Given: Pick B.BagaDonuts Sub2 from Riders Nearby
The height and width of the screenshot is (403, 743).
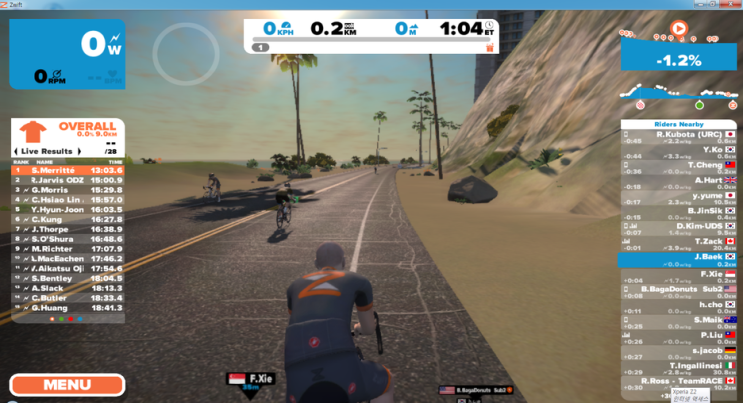Looking at the screenshot, I should [678, 289].
